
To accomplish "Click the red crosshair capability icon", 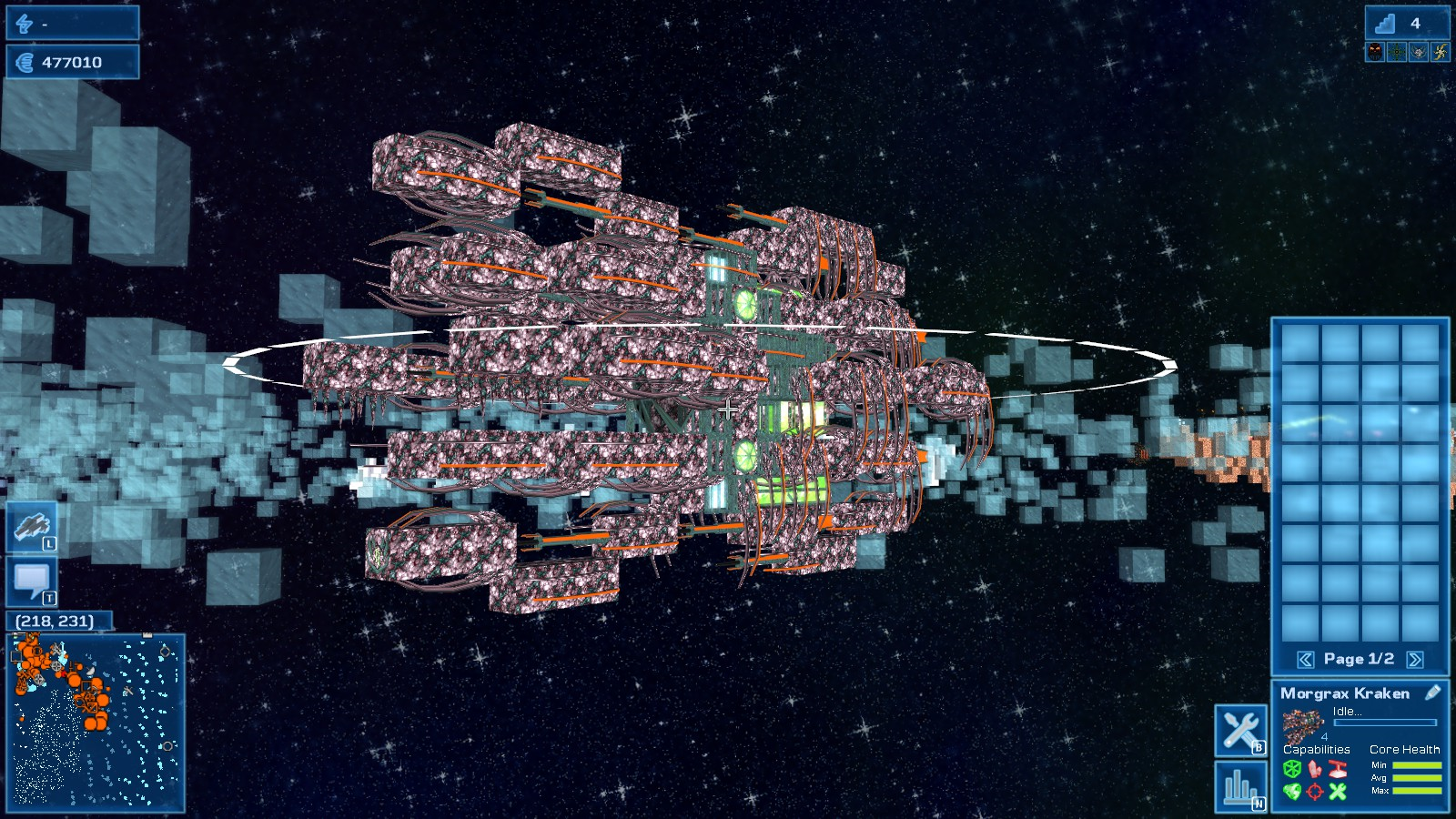I will pos(1315,791).
